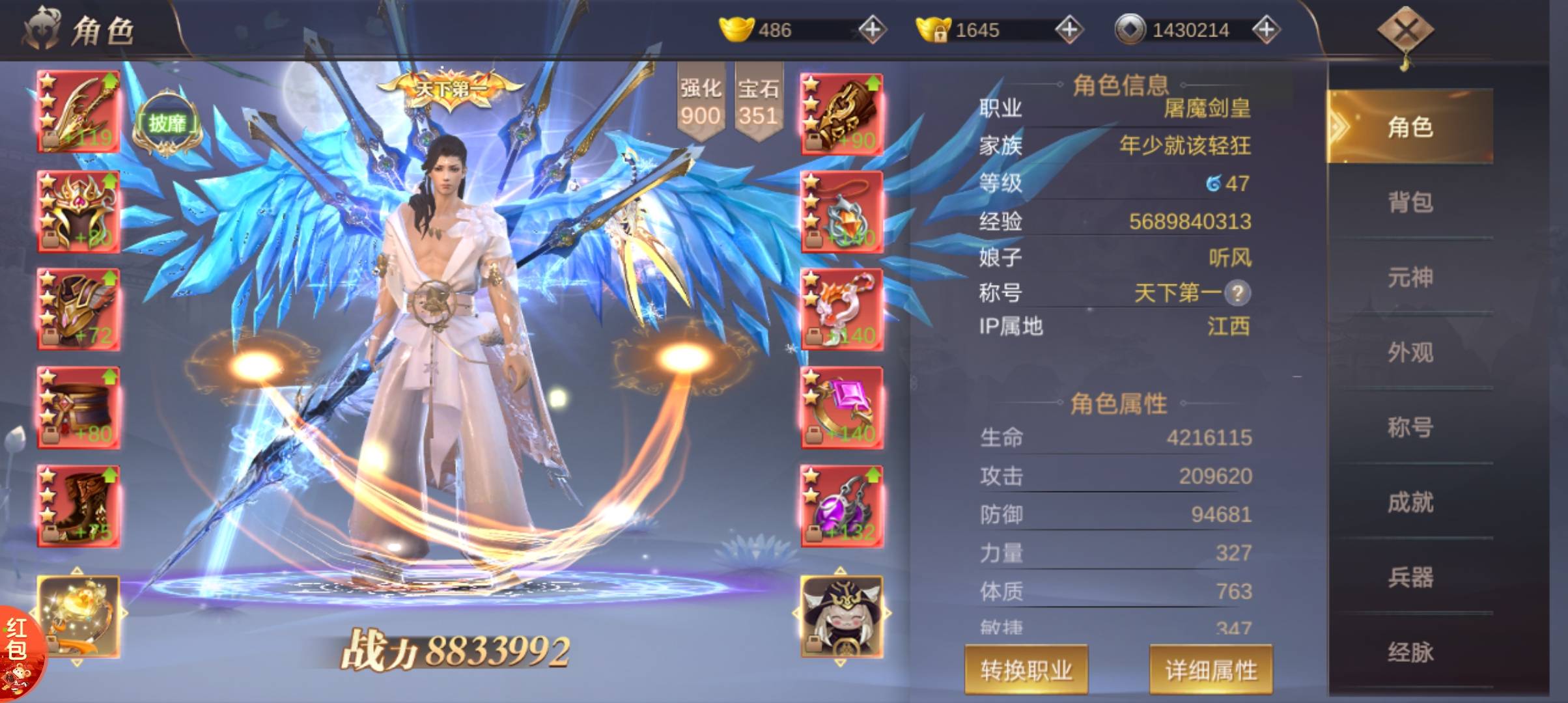Add more gold ingots with plus button
This screenshot has width=1568, height=703.
(x=872, y=30)
